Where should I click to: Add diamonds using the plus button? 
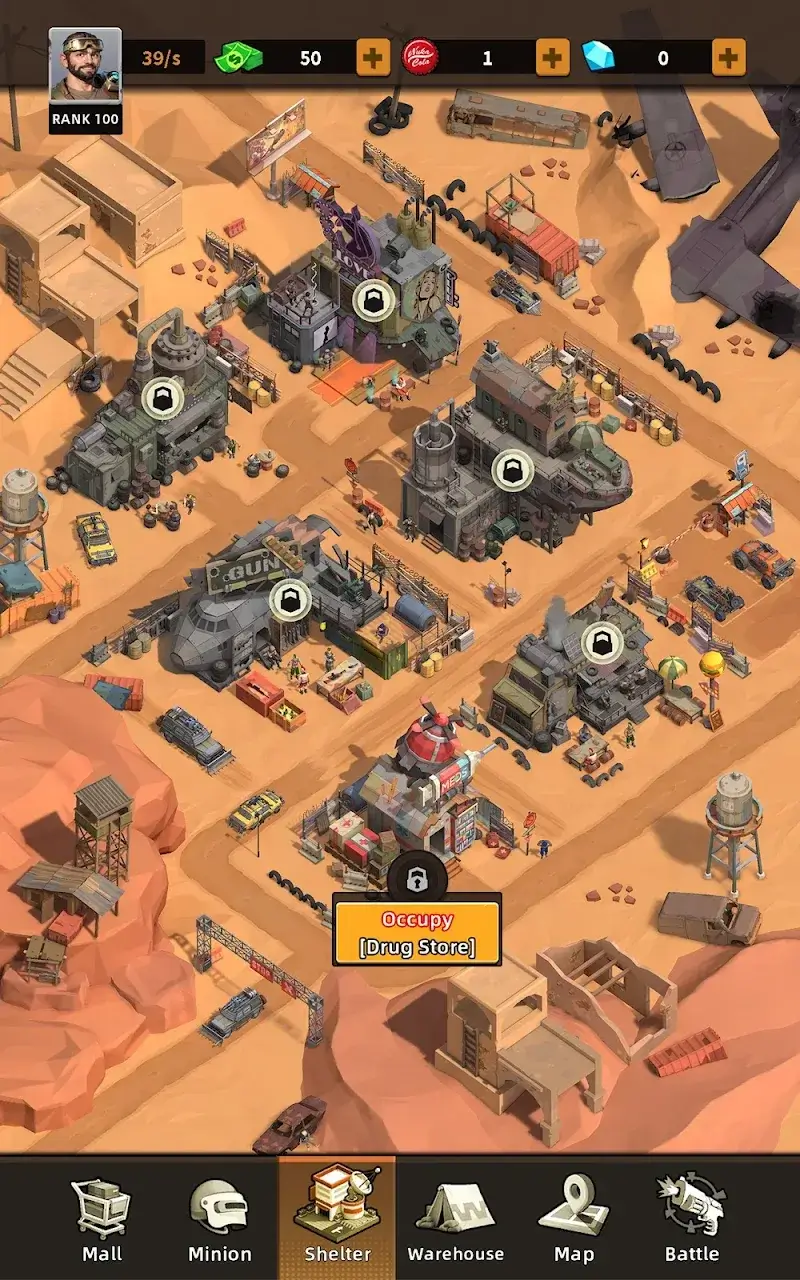point(729,58)
